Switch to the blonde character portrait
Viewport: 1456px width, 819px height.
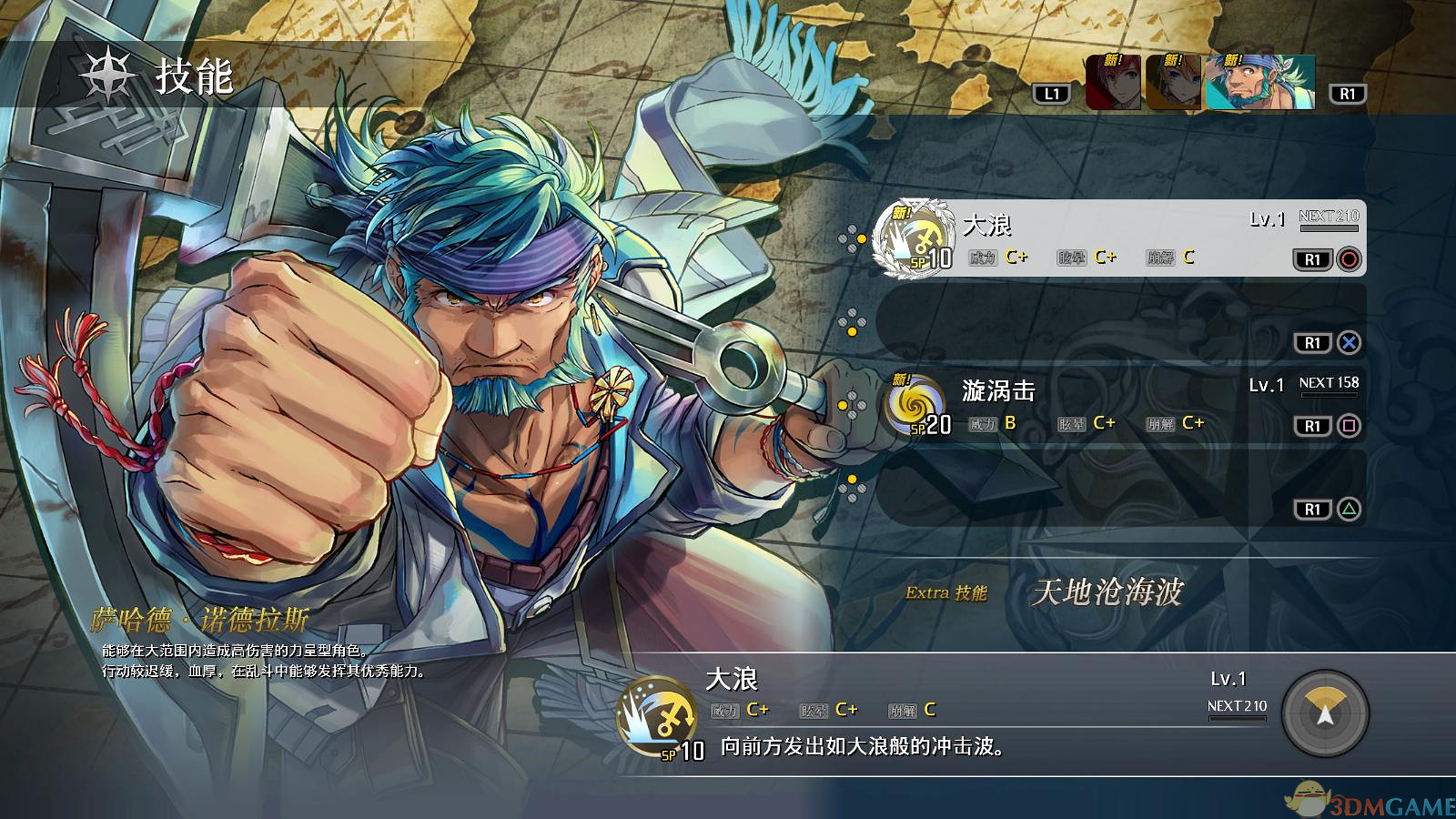pyautogui.click(x=1172, y=83)
